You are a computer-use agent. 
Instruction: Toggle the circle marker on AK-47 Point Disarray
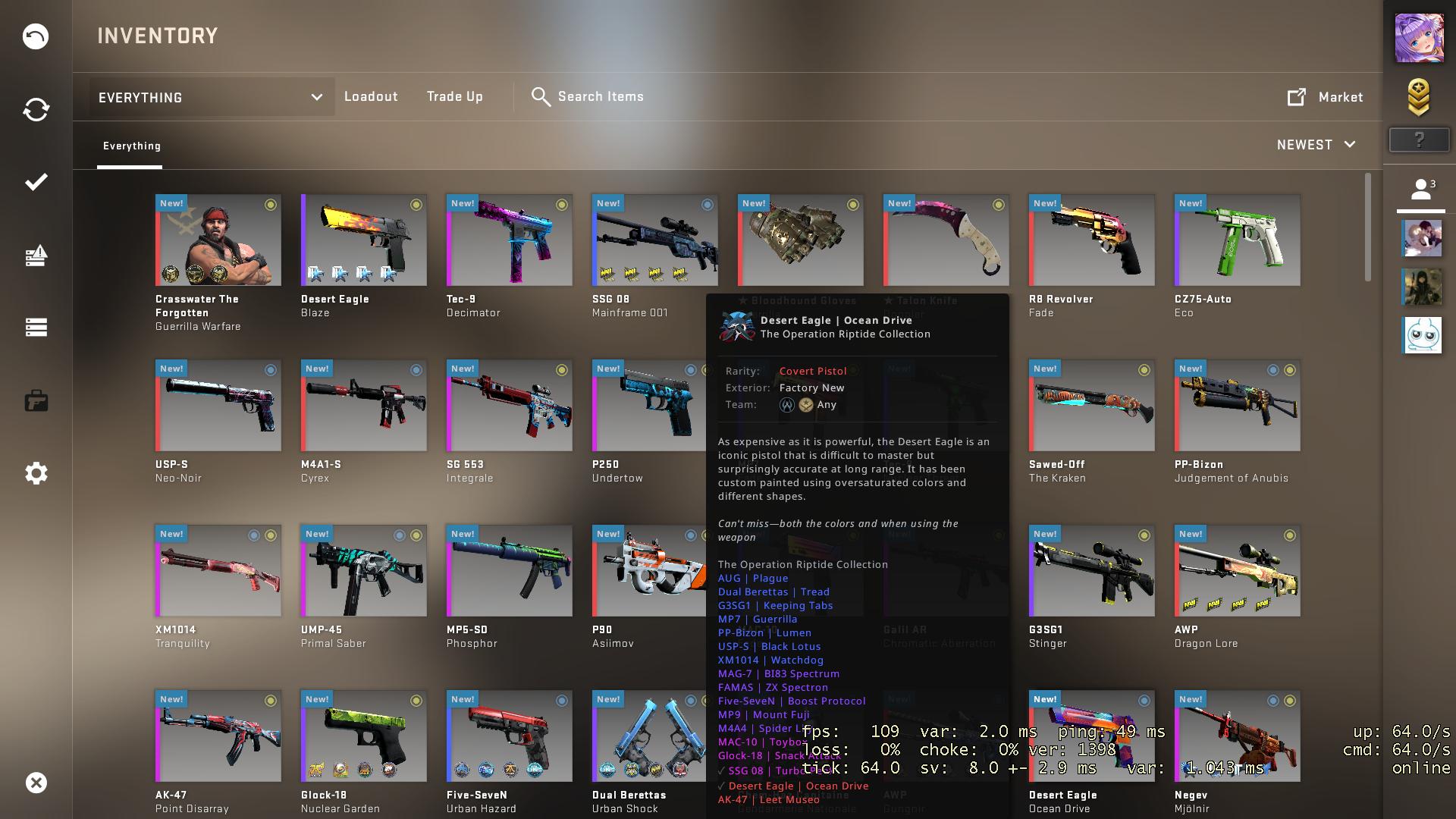click(x=271, y=700)
